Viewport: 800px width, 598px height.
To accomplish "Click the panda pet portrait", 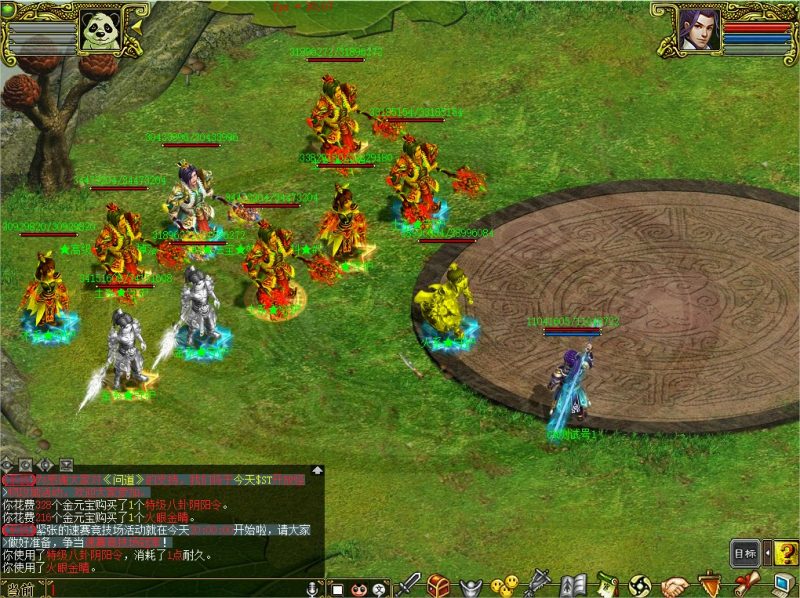I will [x=101, y=31].
